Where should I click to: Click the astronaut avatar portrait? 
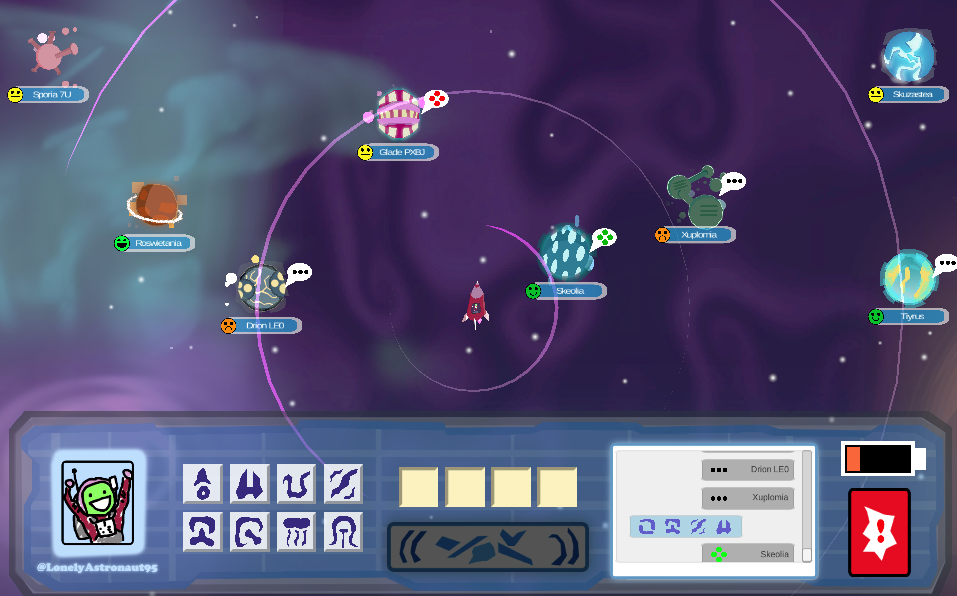(98, 502)
